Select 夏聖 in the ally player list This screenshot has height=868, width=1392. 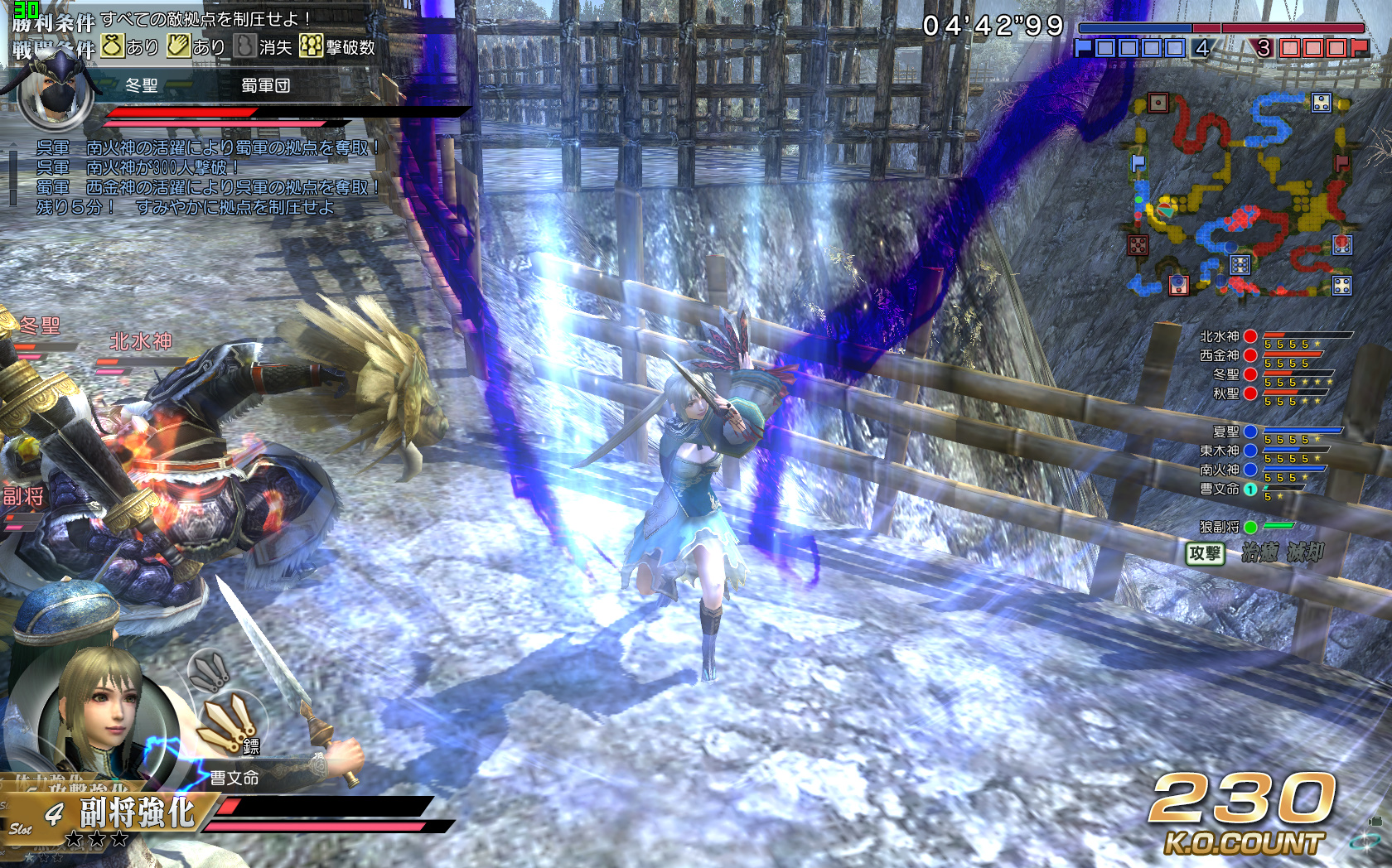[1225, 432]
